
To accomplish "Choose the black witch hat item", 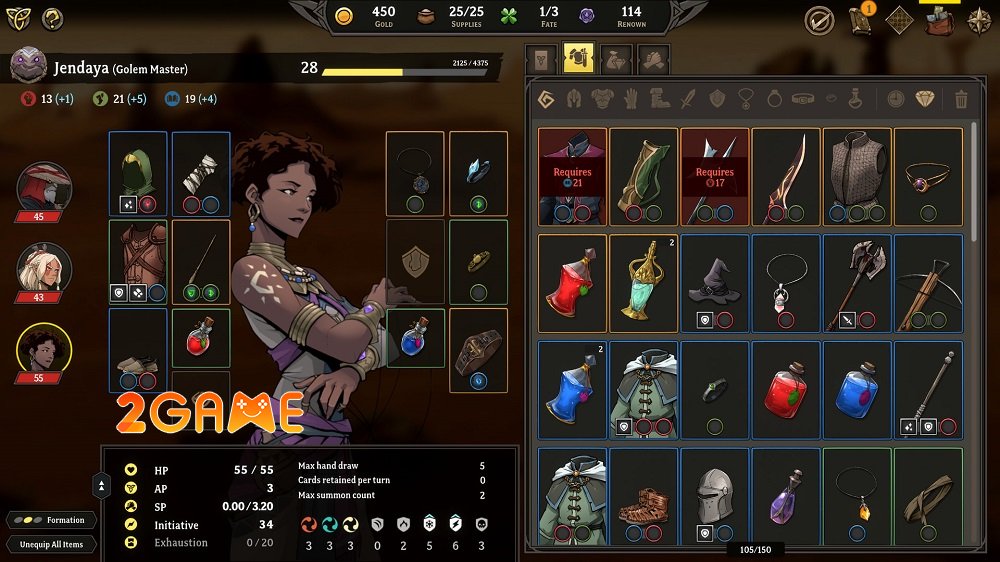I will click(714, 282).
